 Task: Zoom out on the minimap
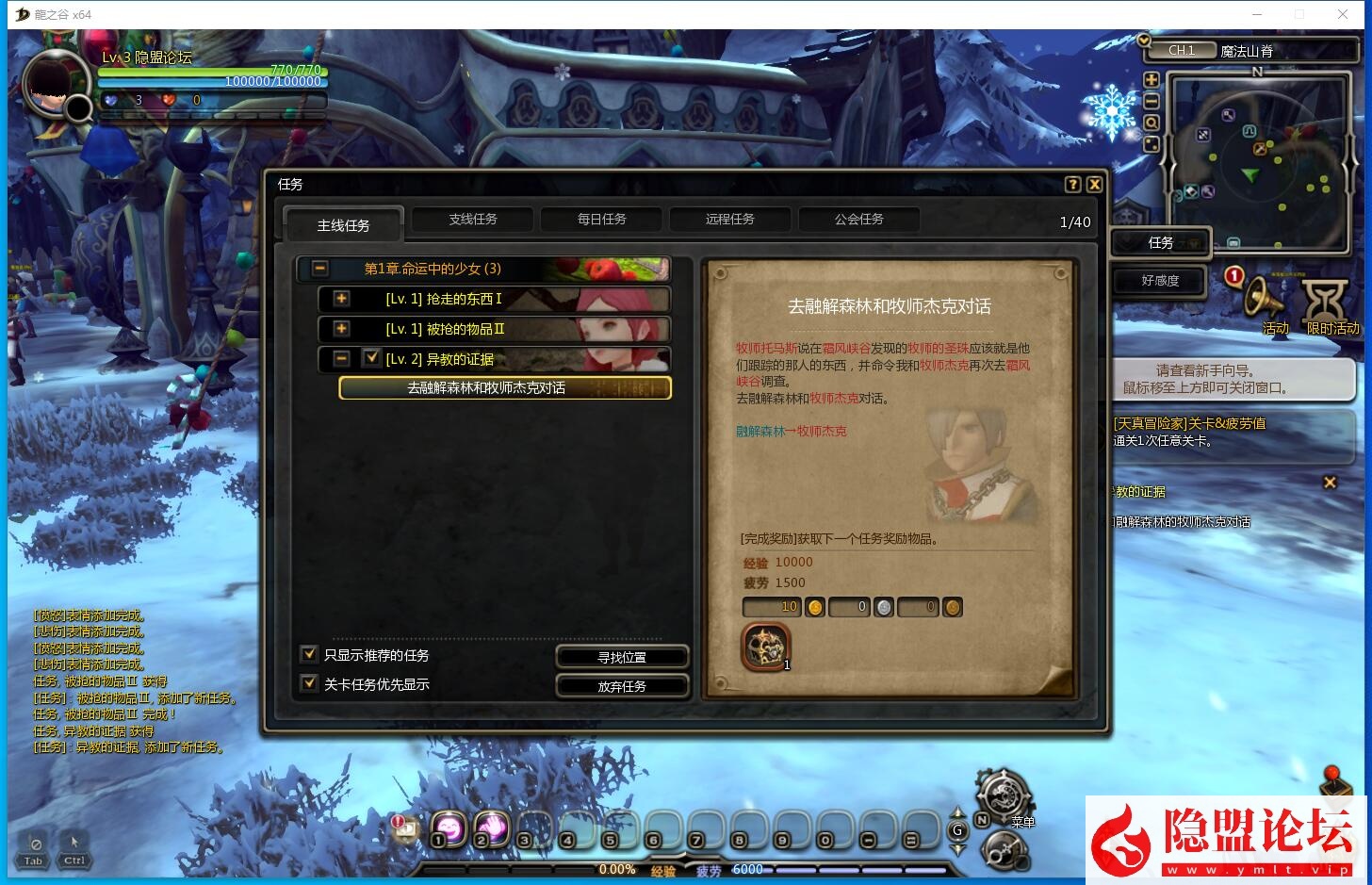point(1151,101)
